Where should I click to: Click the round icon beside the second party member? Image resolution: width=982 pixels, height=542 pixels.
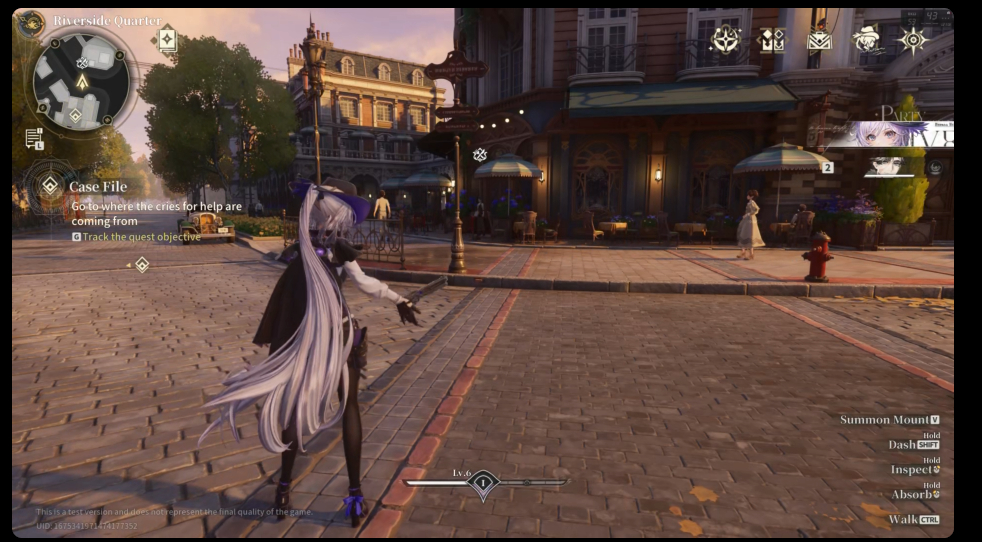935,167
